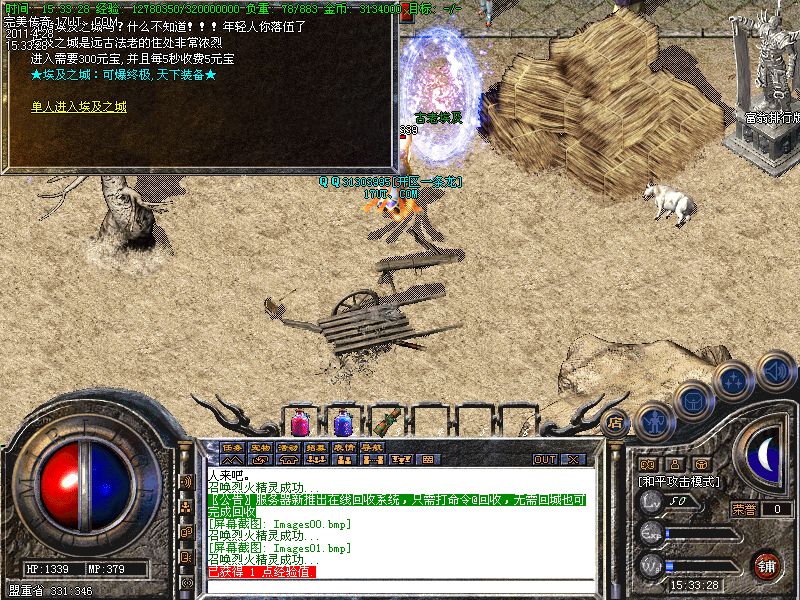Choose the 单人进入埃及之城 dialogue link
The width and height of the screenshot is (800, 600).
point(79,105)
